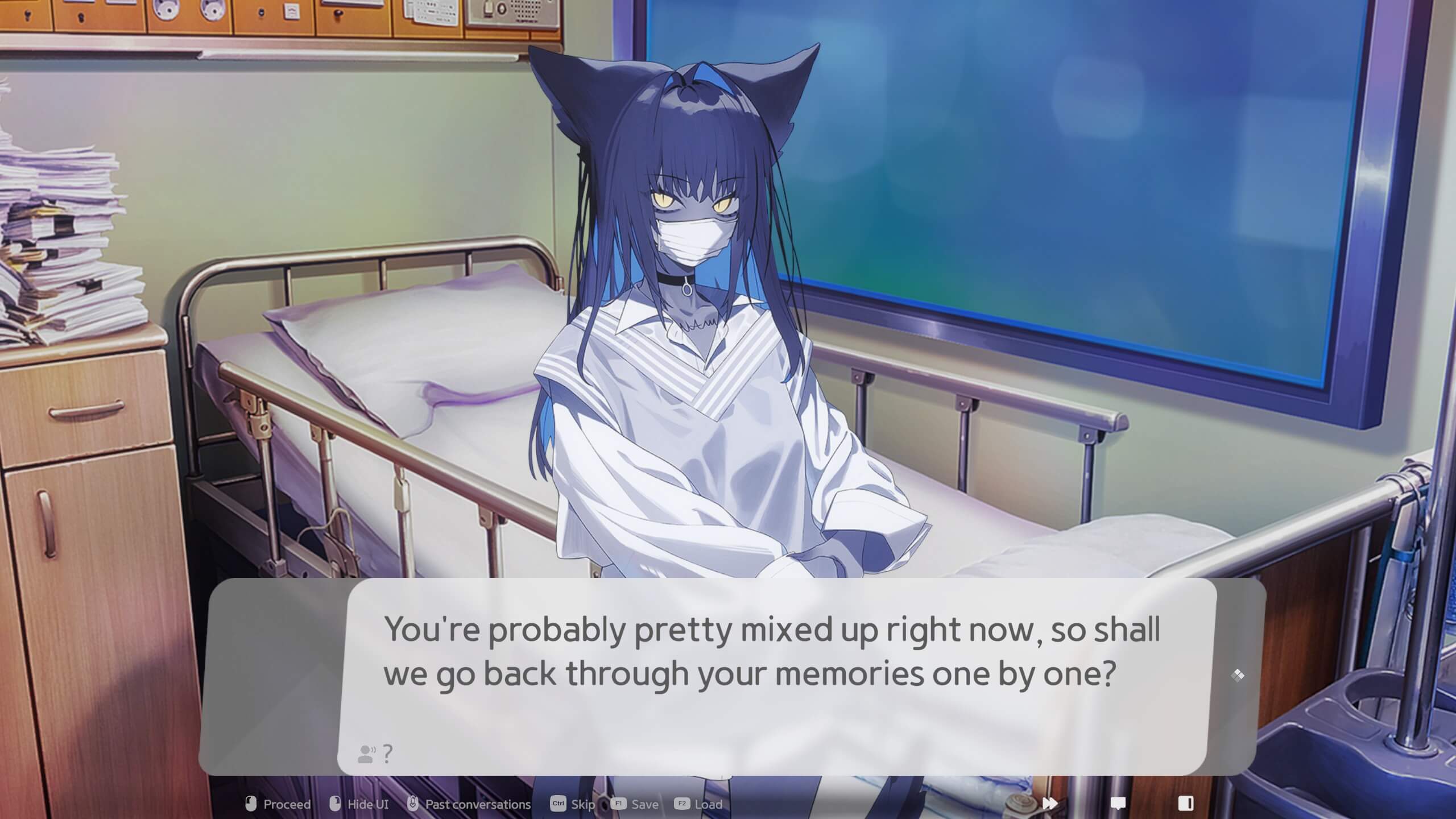Viewport: 1456px width, 819px height.
Task: Activate the fast-forward skip icon
Action: coord(1049,803)
